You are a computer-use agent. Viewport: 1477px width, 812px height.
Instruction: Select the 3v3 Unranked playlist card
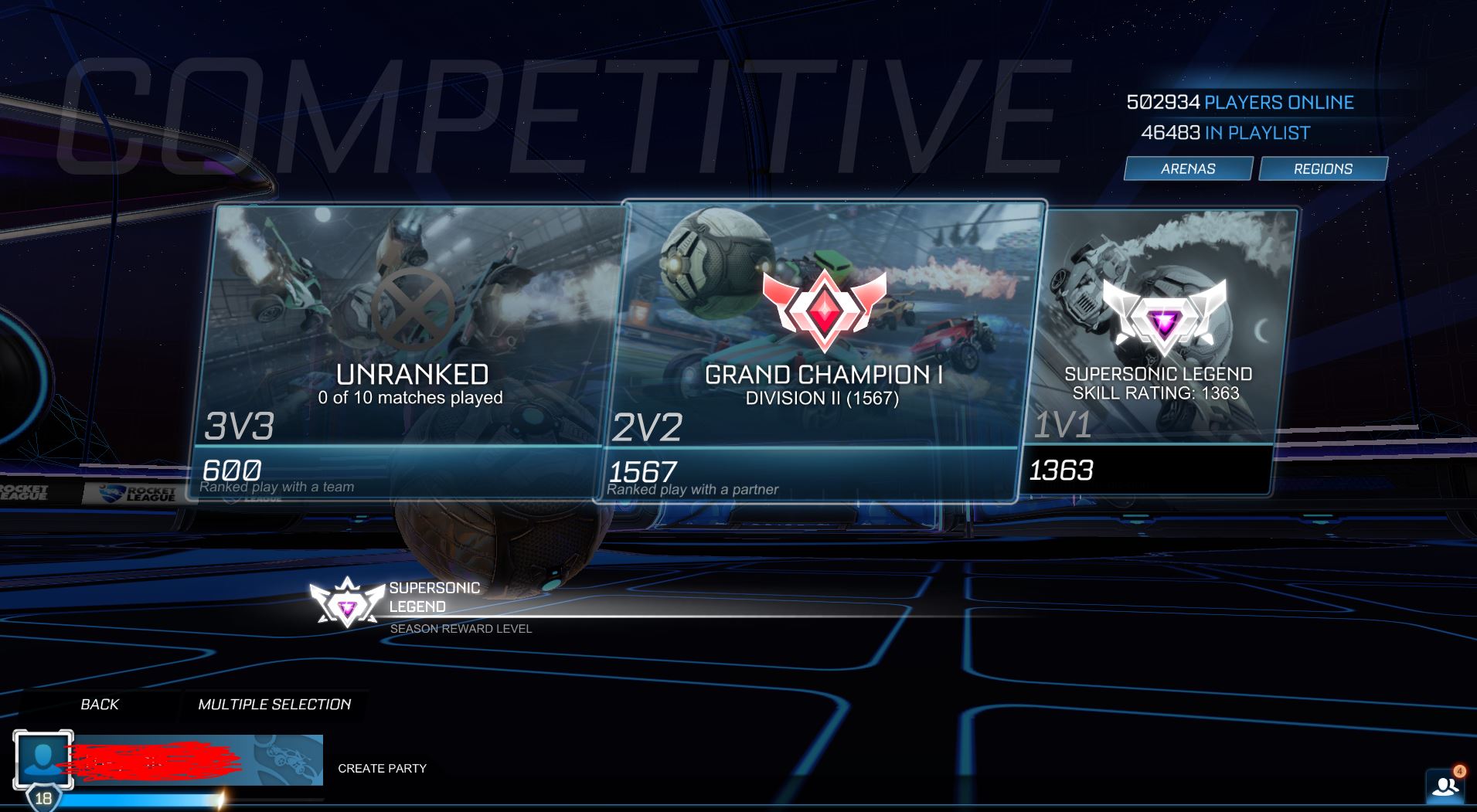[x=410, y=348]
